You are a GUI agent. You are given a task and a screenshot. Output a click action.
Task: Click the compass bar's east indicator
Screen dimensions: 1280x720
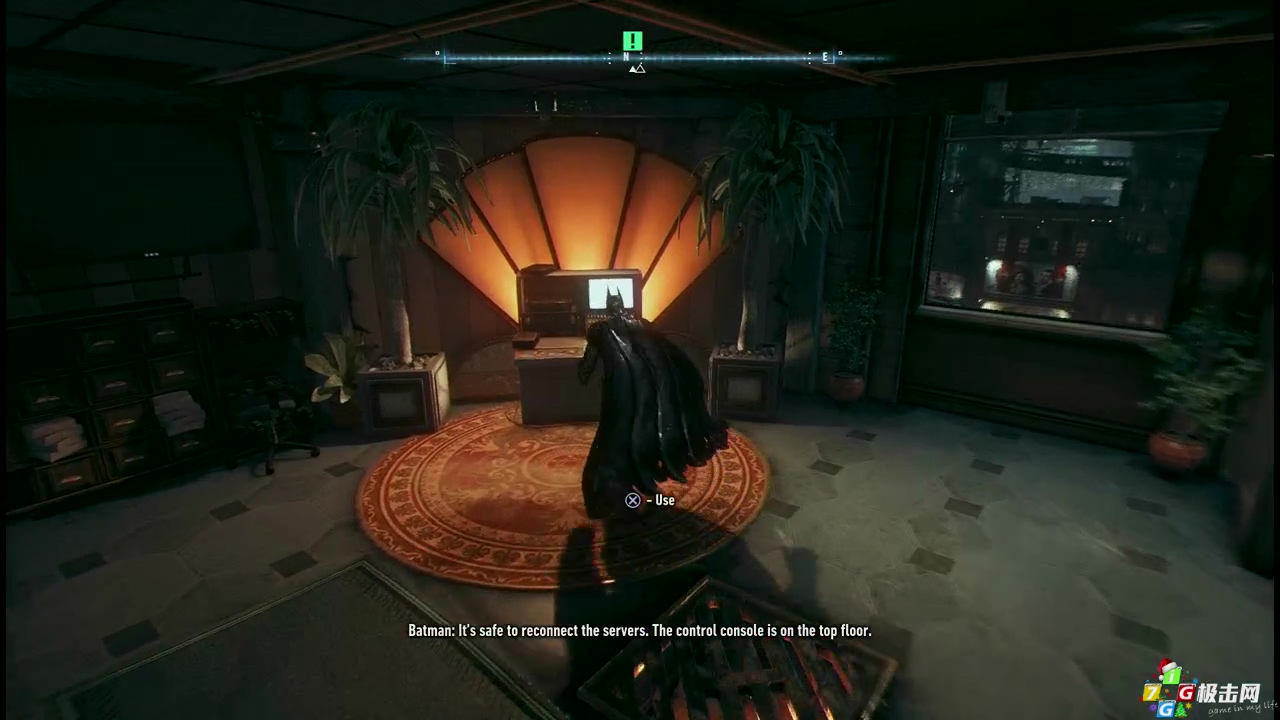[826, 58]
